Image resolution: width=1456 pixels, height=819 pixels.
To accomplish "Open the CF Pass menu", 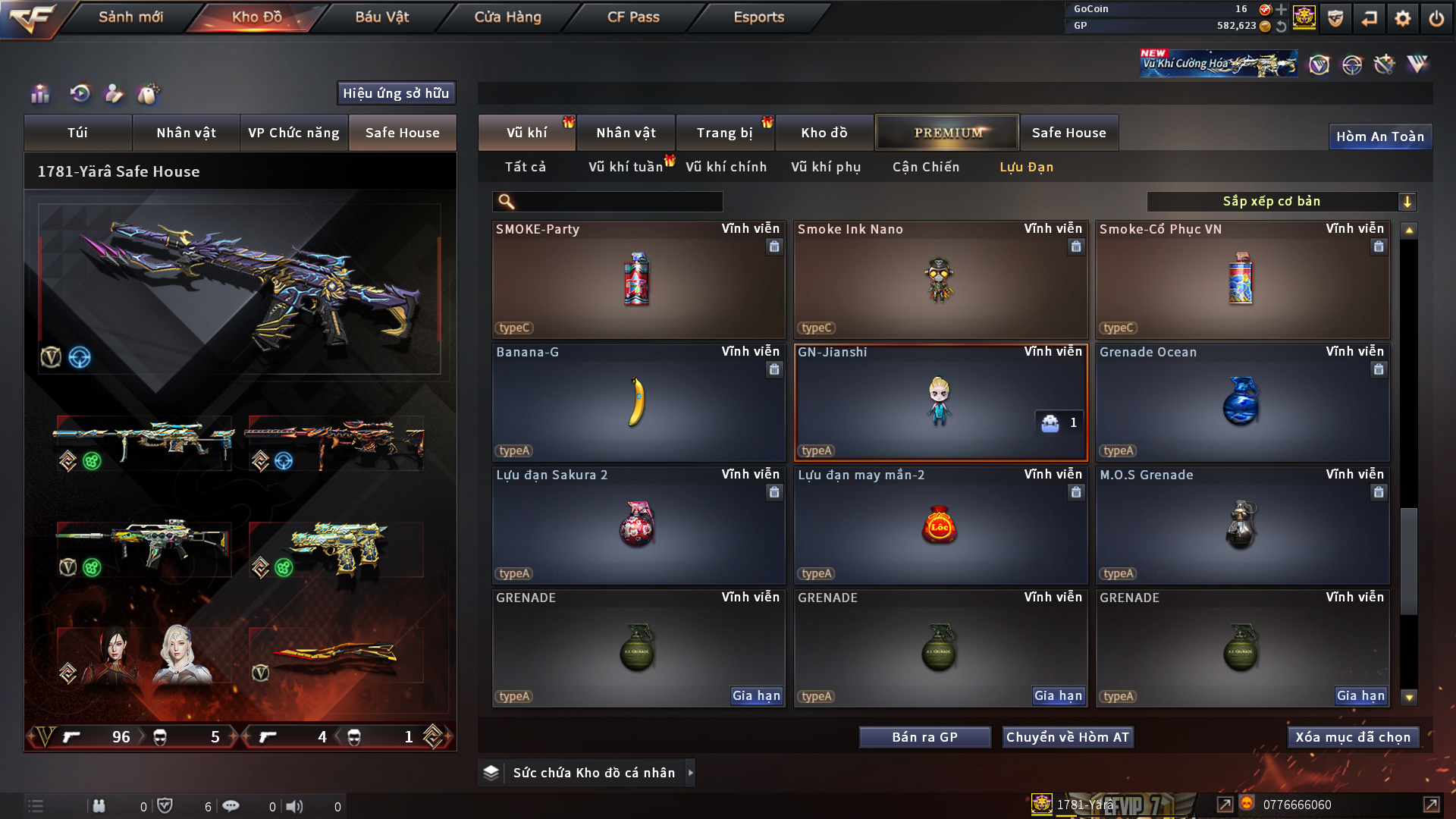I will tap(633, 17).
